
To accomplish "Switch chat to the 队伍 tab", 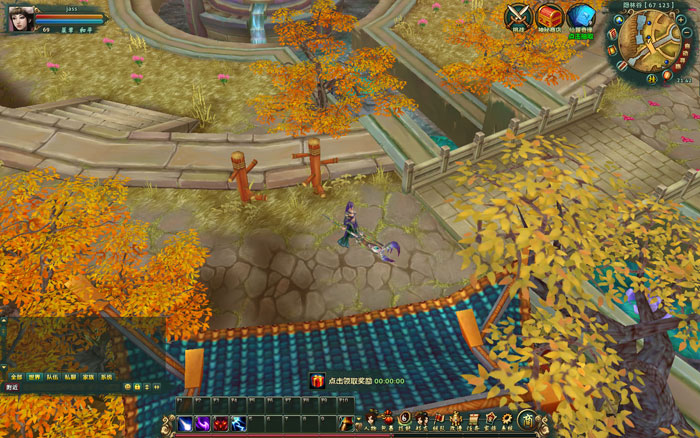I will tap(52, 376).
